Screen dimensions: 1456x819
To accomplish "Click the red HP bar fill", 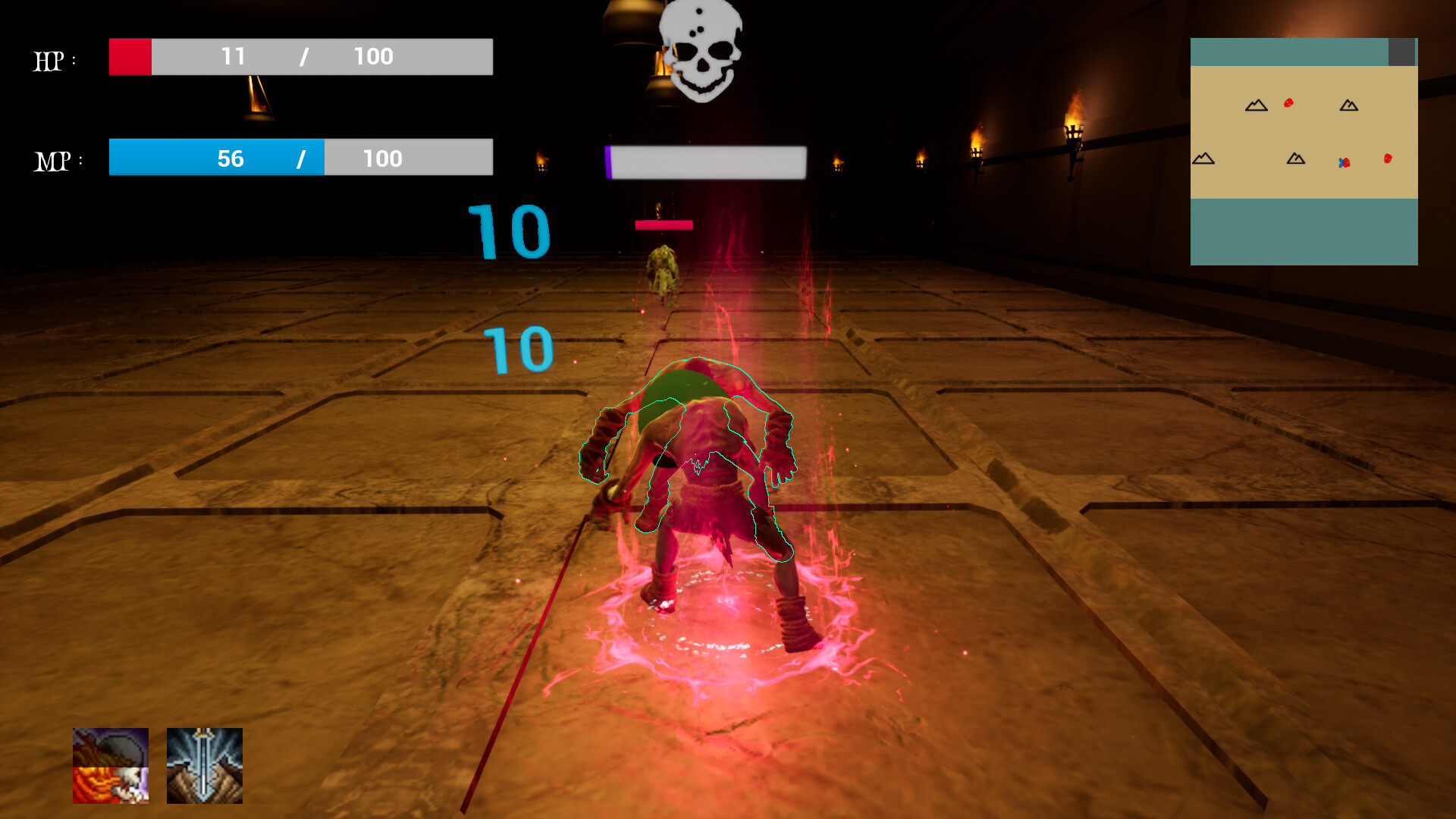I will 130,56.
